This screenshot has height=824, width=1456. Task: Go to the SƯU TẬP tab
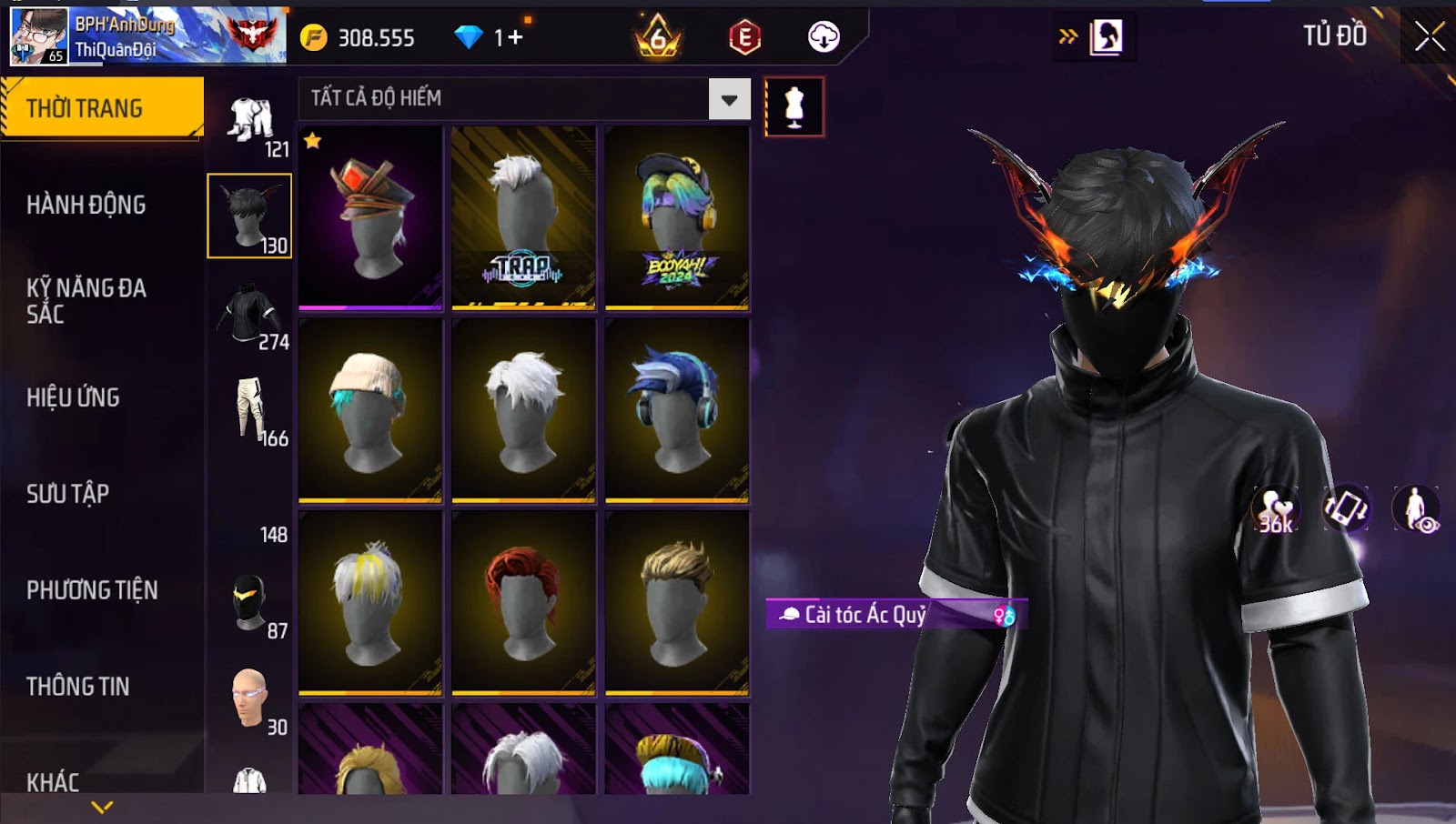(67, 494)
